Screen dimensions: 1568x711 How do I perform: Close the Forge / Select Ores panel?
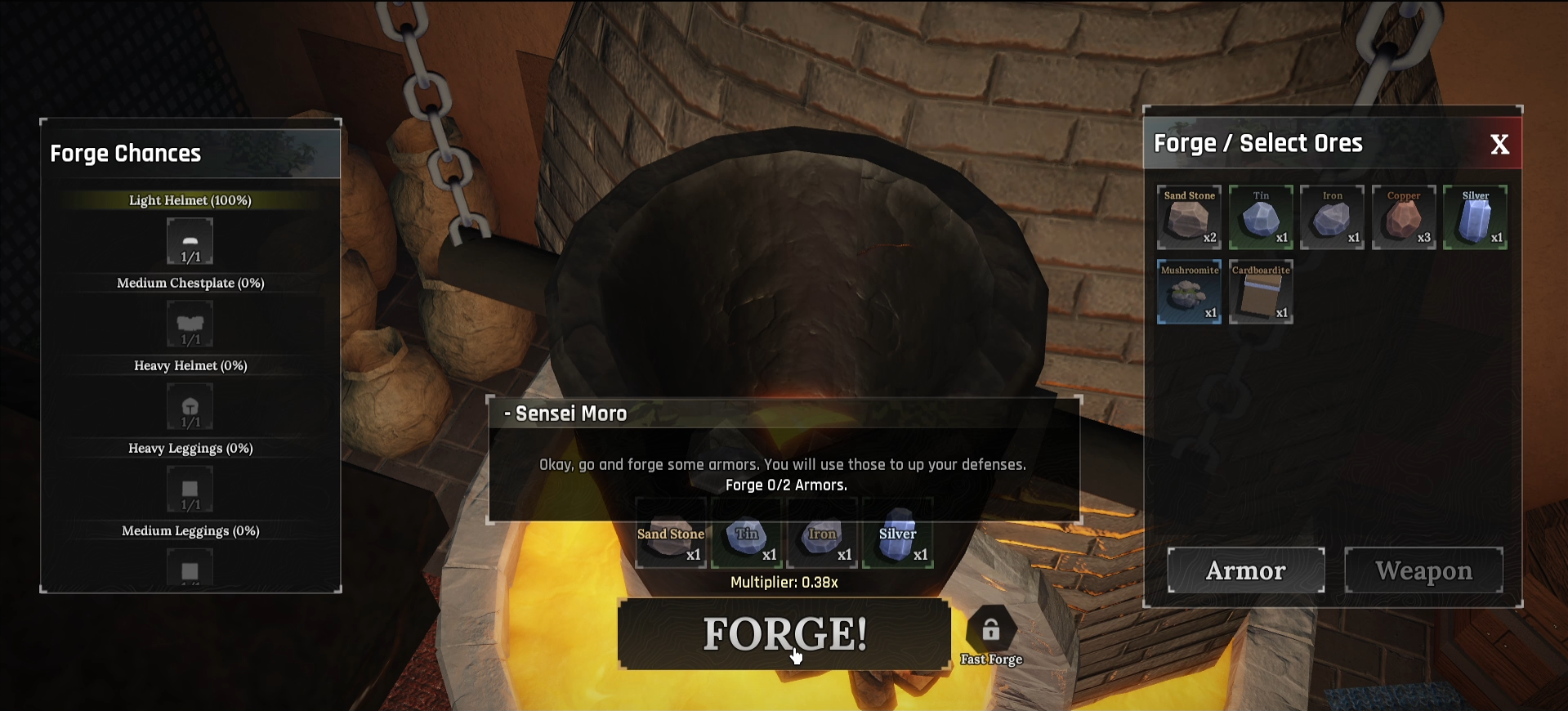point(1500,144)
